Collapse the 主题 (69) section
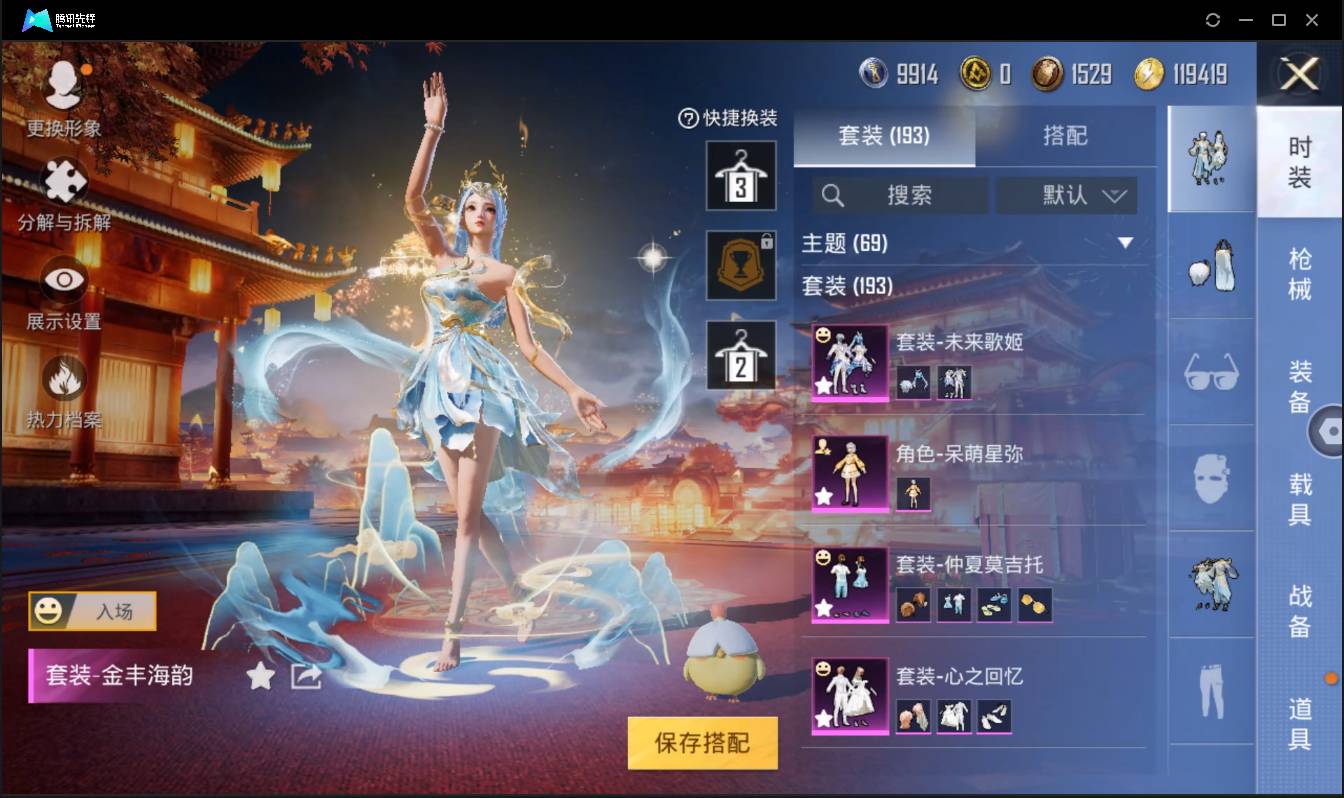Image resolution: width=1344 pixels, height=798 pixels. pos(1126,242)
